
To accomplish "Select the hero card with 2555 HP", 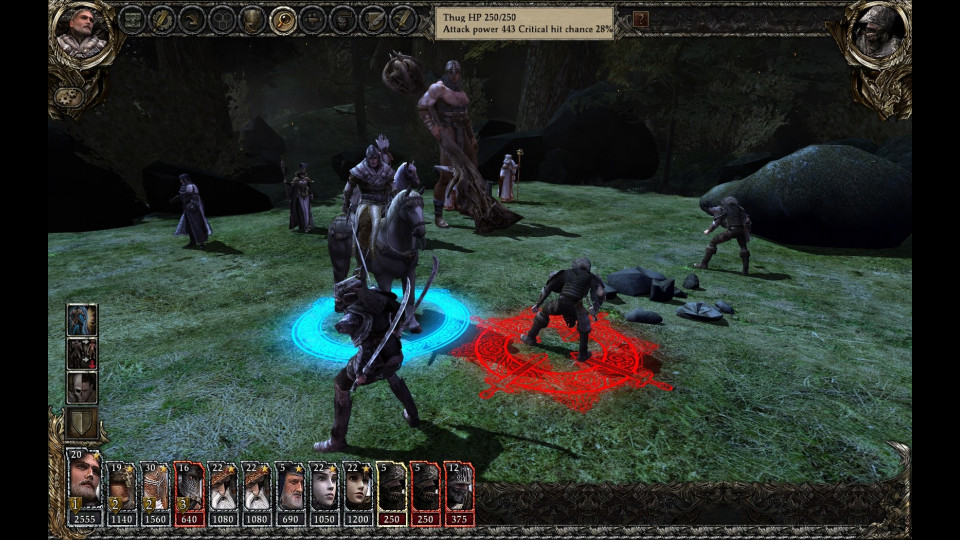I will [86, 489].
